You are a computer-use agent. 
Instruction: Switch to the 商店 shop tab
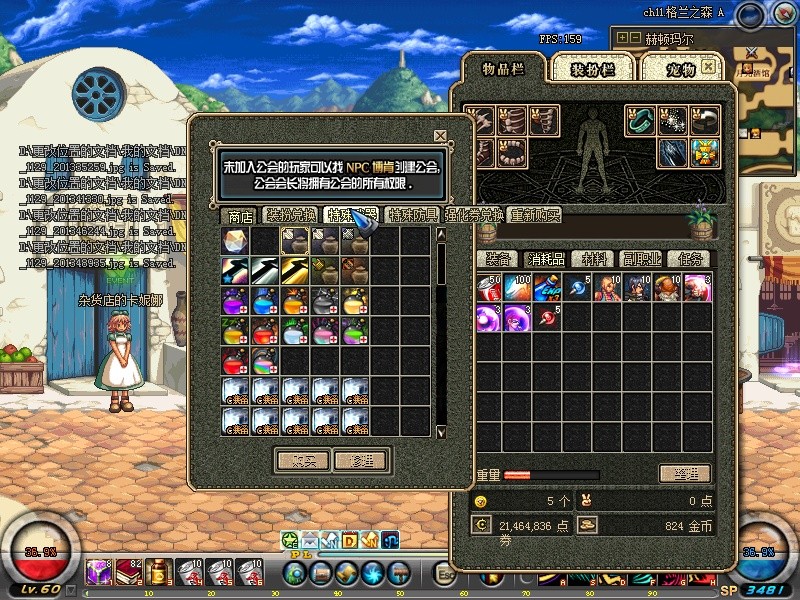240,215
